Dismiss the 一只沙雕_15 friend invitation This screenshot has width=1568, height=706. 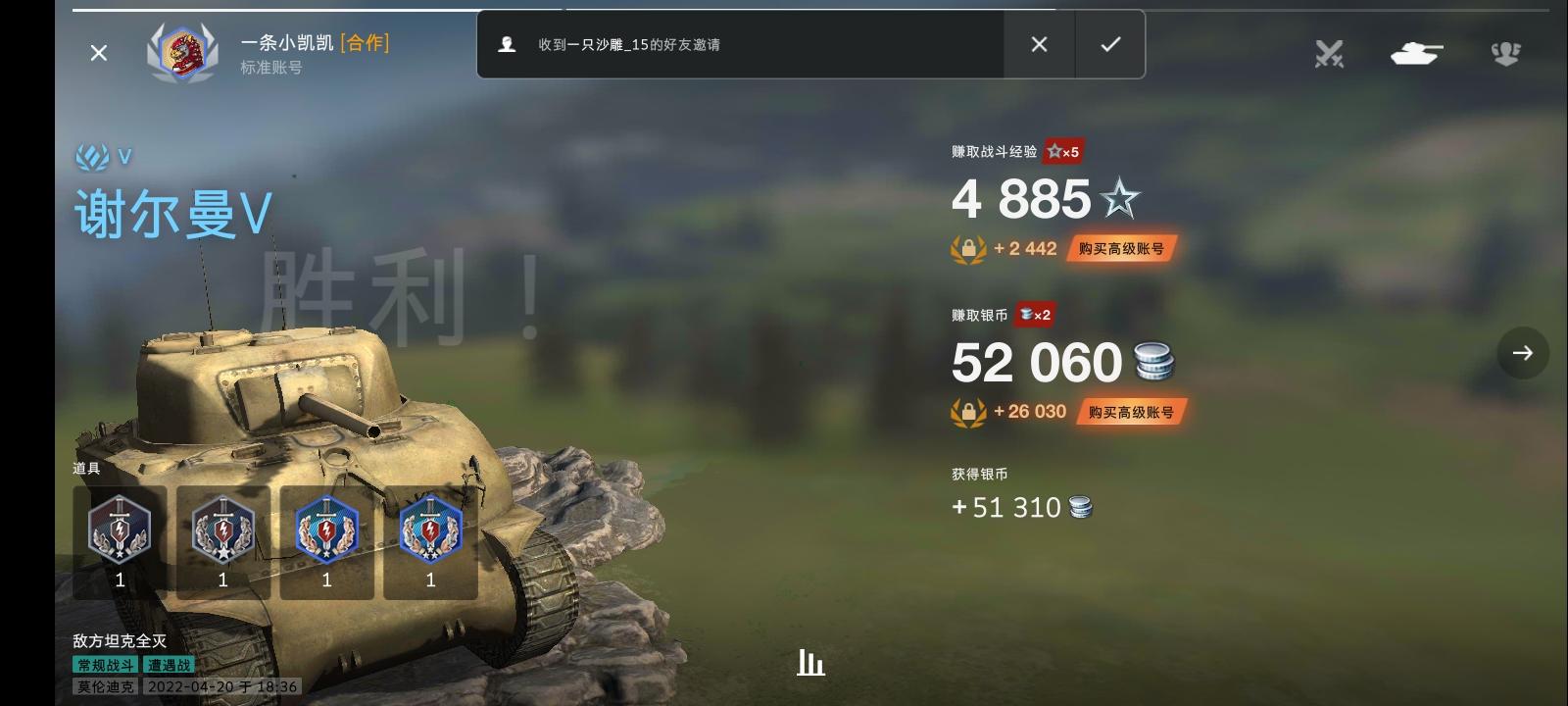[1038, 44]
